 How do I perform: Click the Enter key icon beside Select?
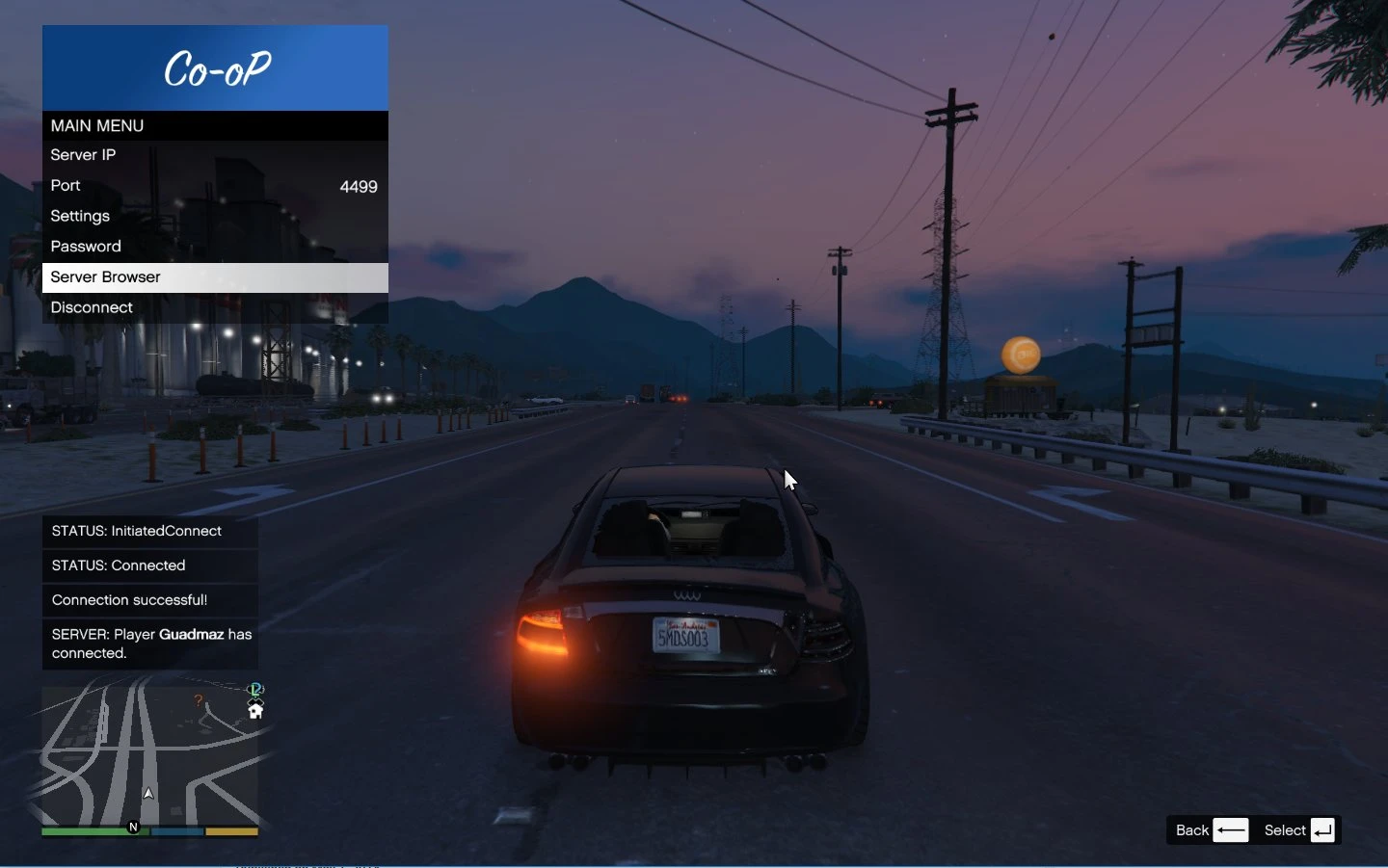click(1322, 830)
